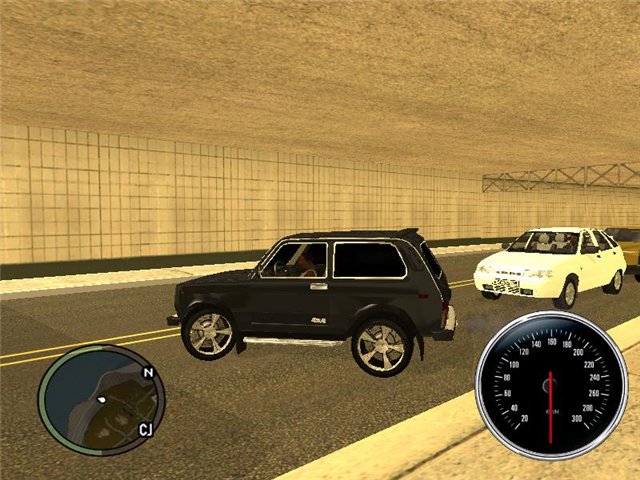This screenshot has width=640, height=480.
Task: Click the CJ marker on the radar
Action: click(x=145, y=430)
